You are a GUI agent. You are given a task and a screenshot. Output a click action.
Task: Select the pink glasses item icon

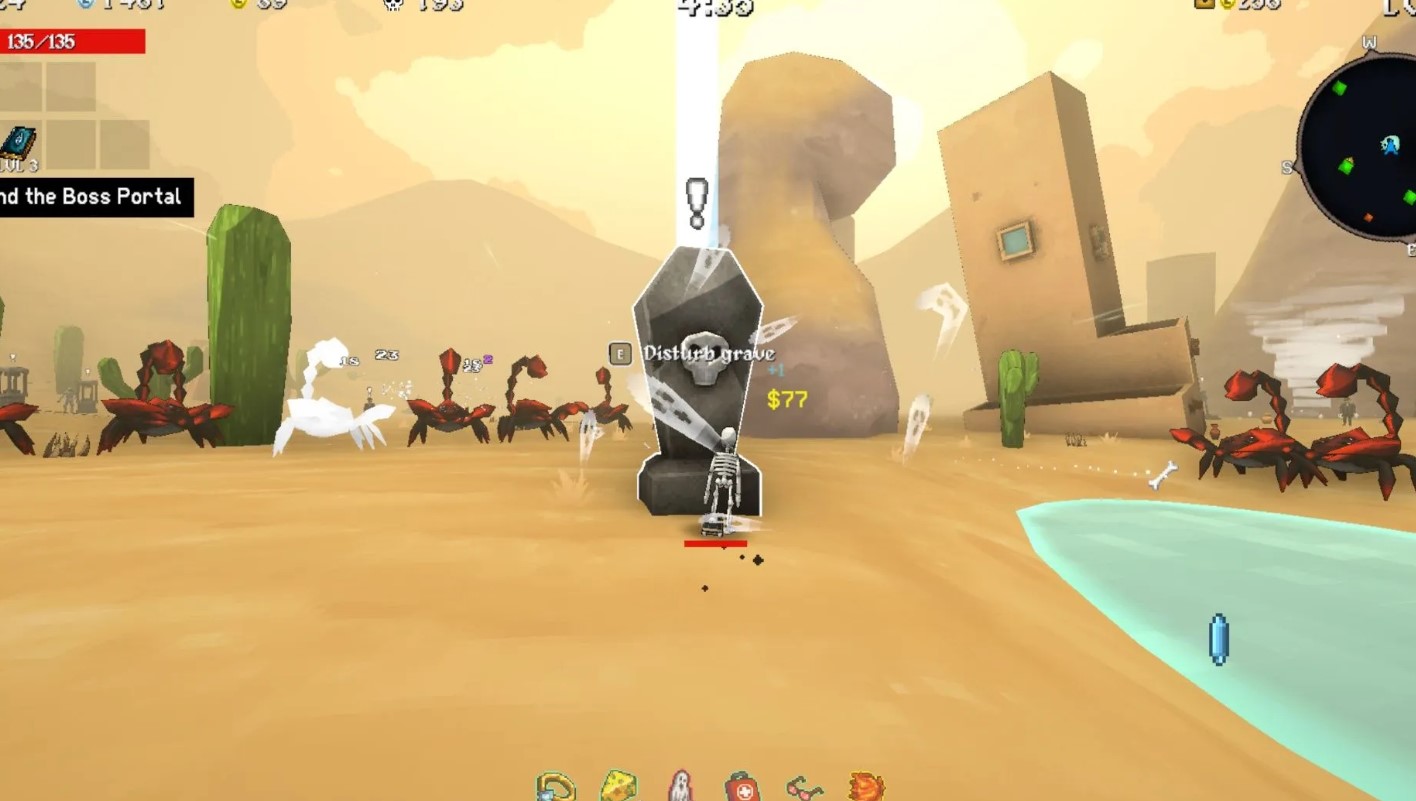[x=804, y=789]
